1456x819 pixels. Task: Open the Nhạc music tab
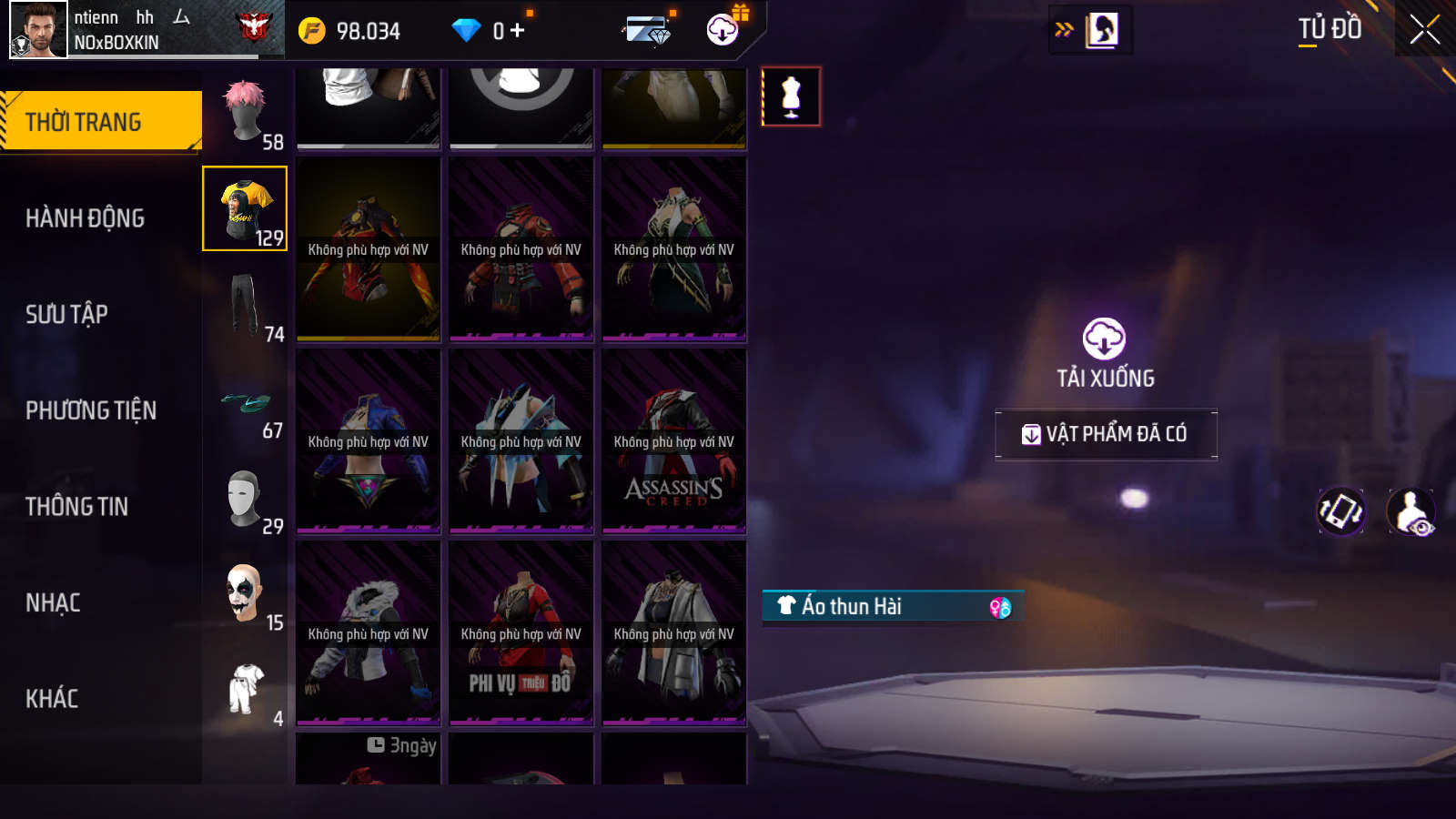(53, 602)
